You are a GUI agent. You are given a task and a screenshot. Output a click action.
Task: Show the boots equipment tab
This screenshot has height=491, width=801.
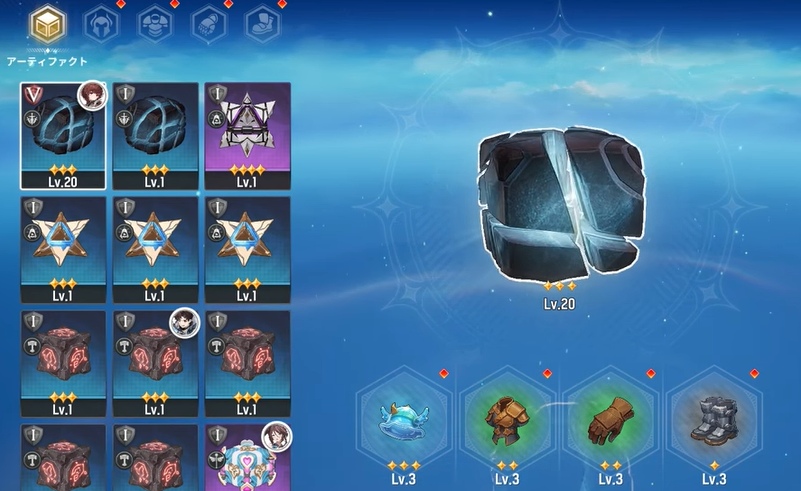tap(262, 23)
